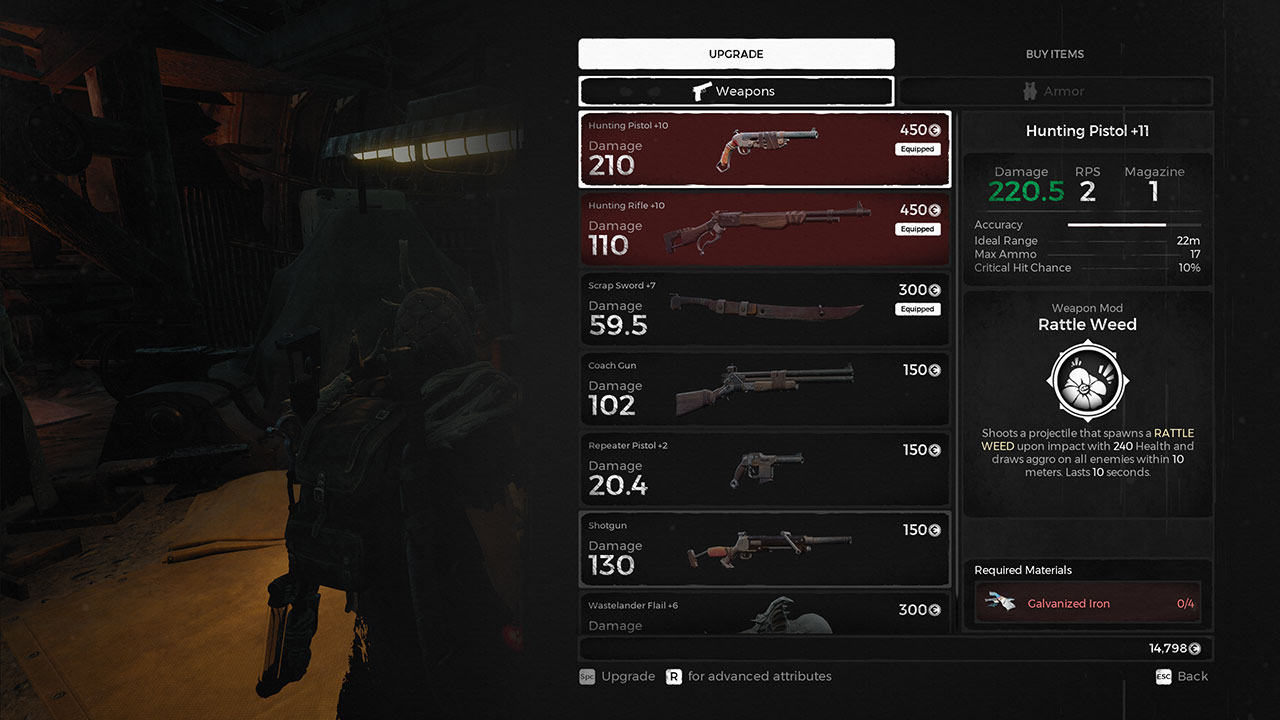Choose the Shotgun weapon entry
Image resolution: width=1280 pixels, height=720 pixels.
(765, 549)
